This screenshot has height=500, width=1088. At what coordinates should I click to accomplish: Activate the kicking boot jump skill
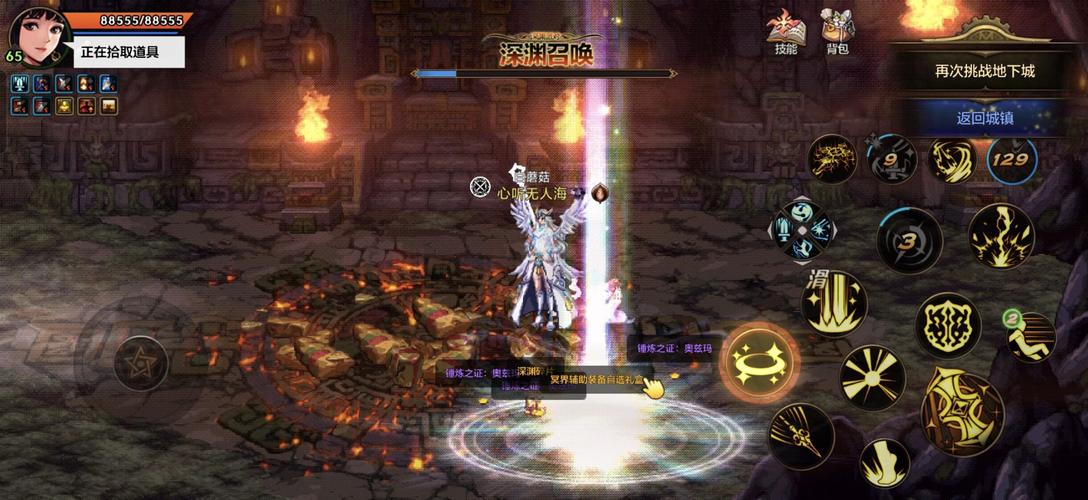885,462
